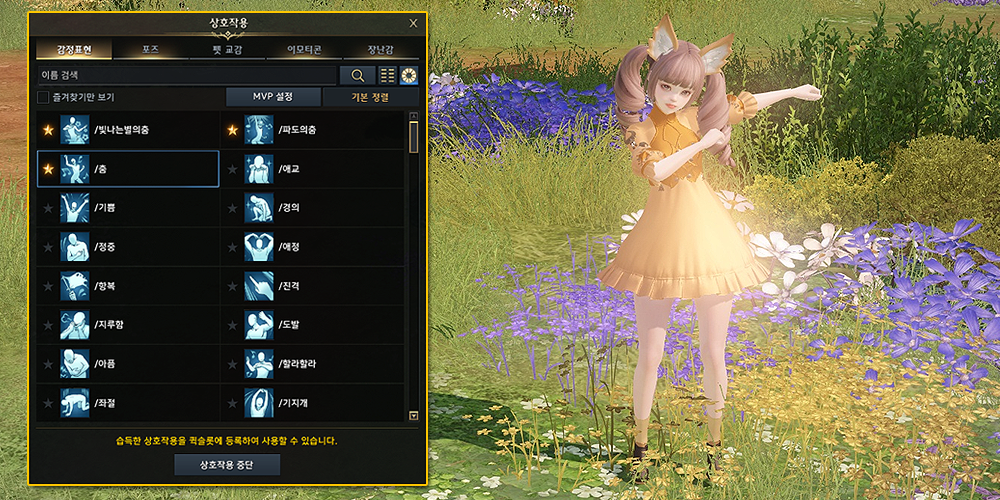Show the 장난감 tab

tap(381, 50)
